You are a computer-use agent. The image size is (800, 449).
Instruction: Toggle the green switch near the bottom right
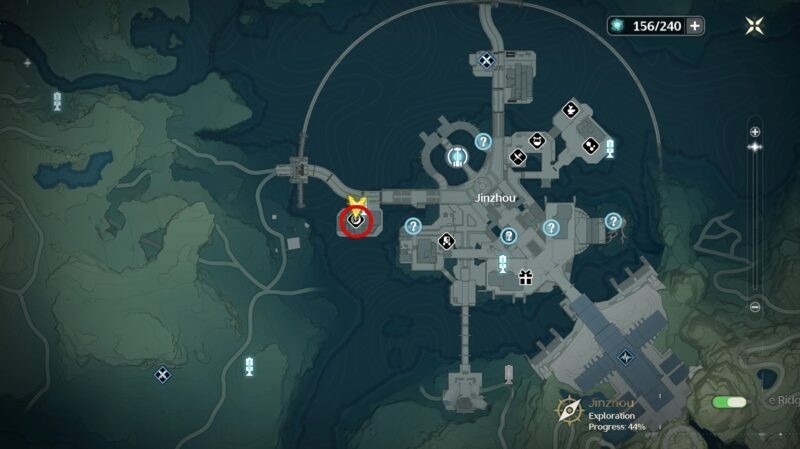(x=730, y=402)
